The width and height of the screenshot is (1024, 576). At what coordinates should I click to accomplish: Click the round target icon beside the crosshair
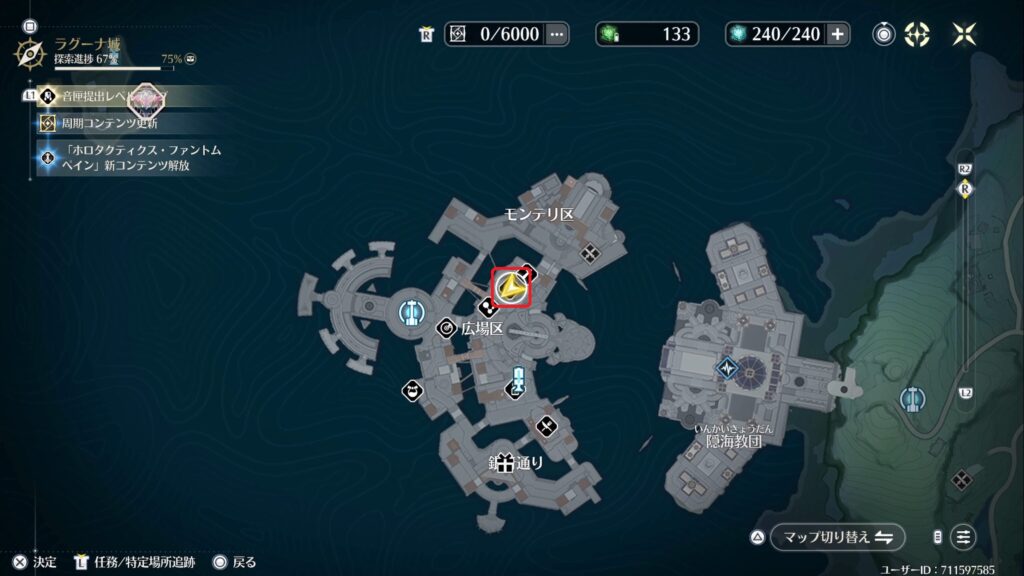(x=884, y=34)
